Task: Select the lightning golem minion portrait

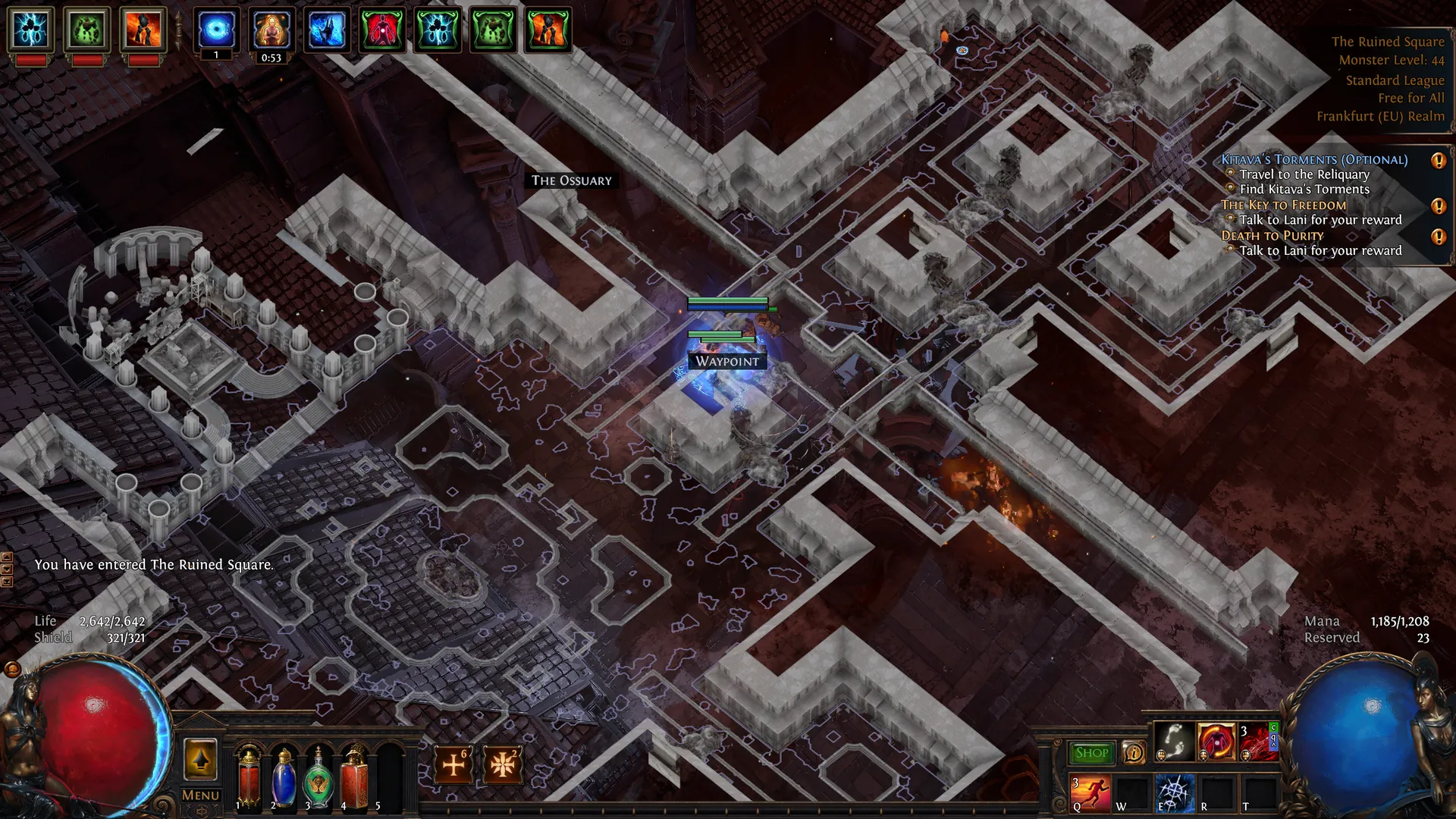Action: [31, 30]
